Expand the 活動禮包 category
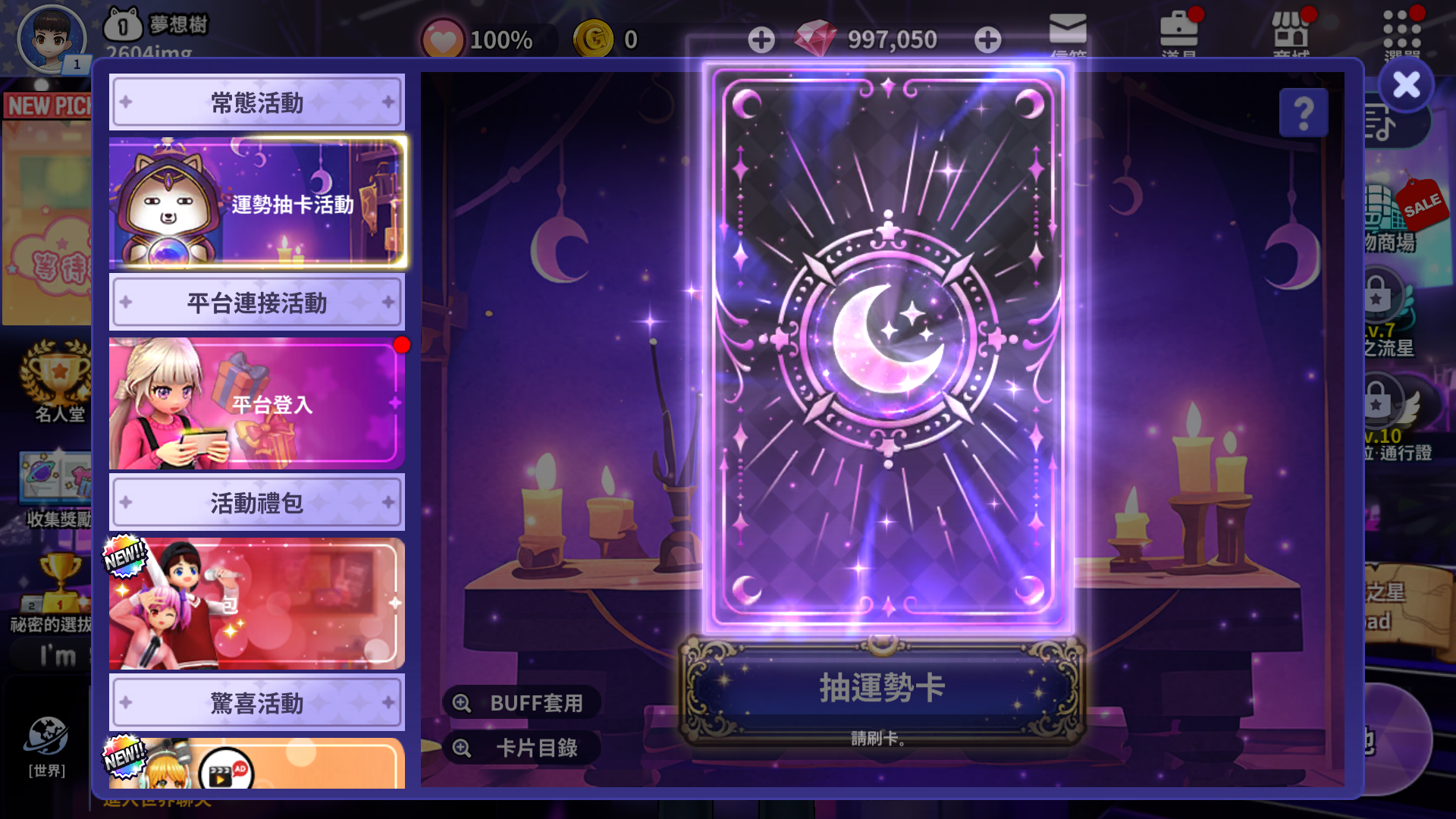 click(257, 503)
